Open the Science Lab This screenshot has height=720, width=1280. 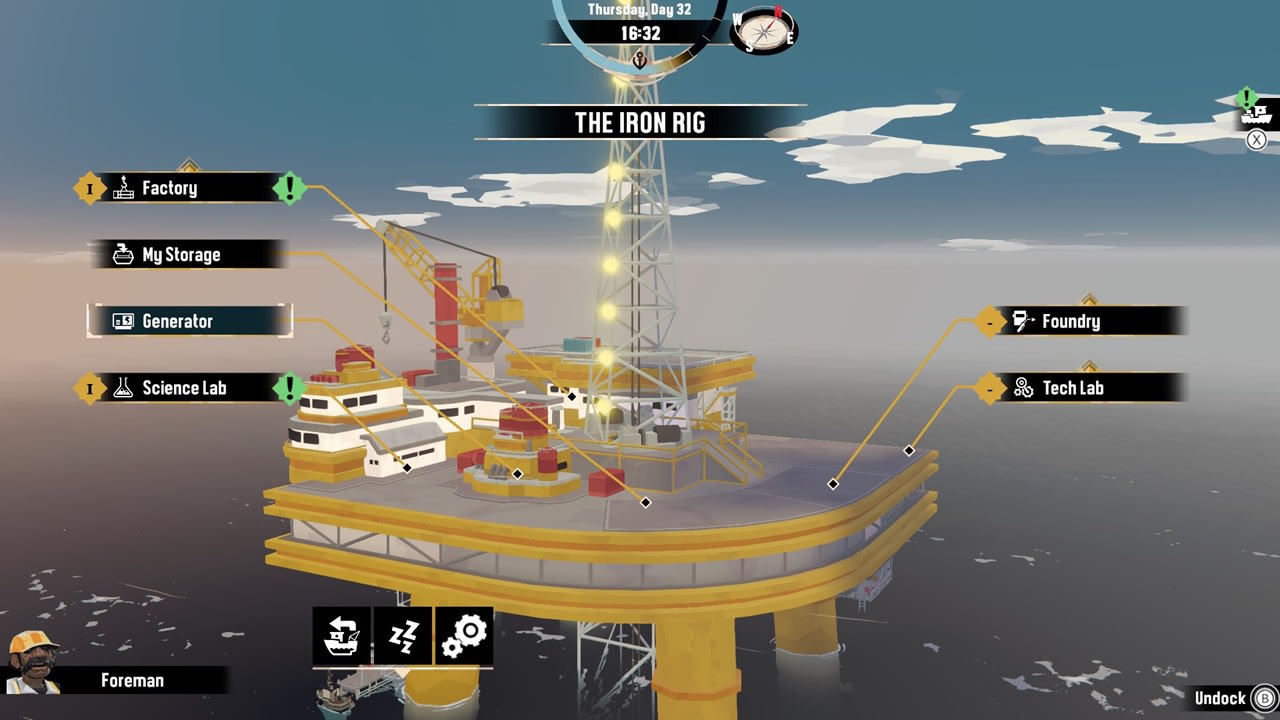pos(185,388)
